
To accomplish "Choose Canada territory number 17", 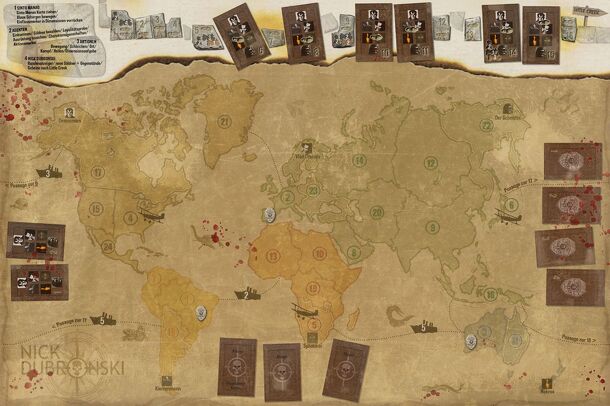I will pyautogui.click(x=98, y=171).
